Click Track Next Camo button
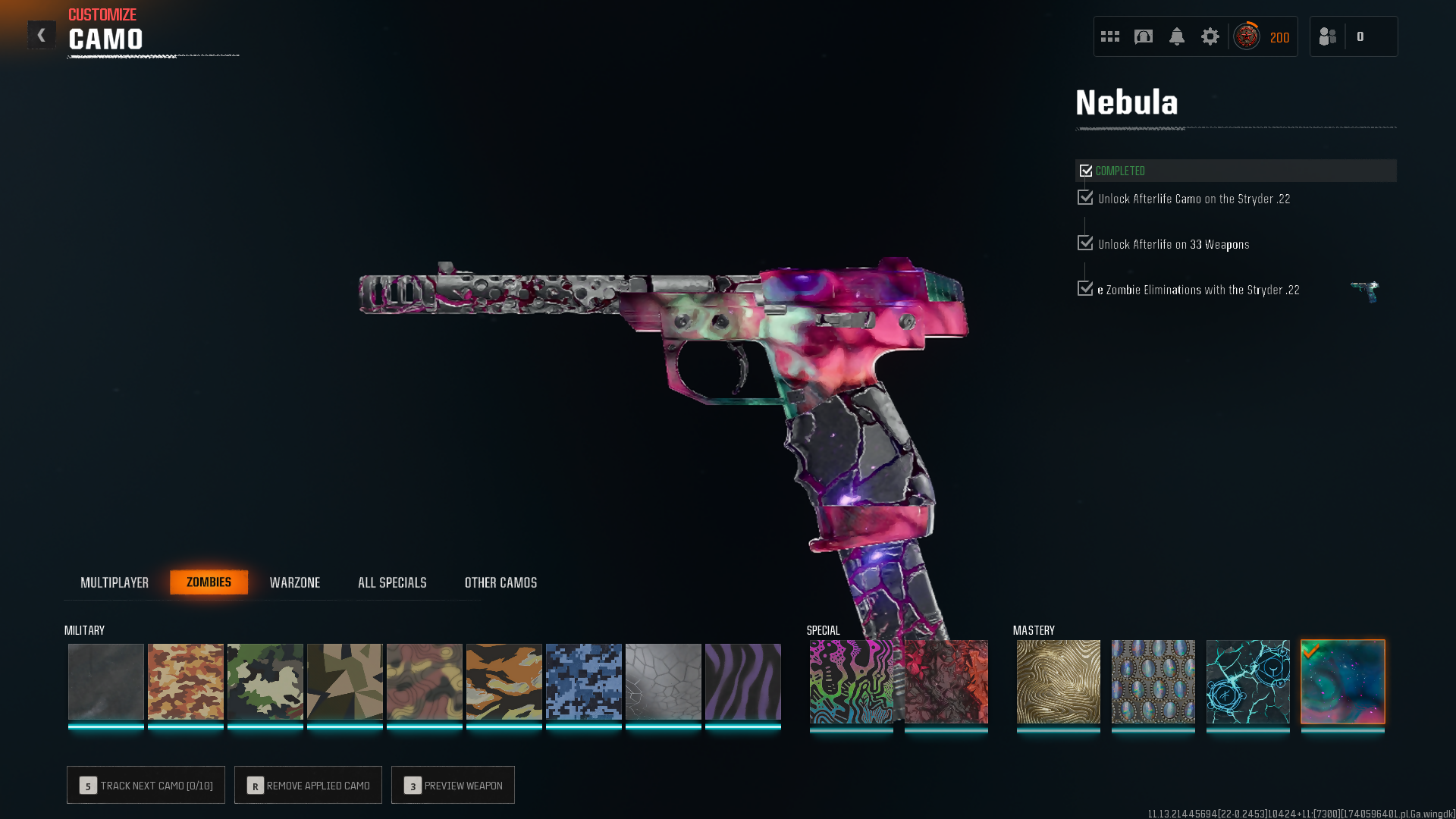This screenshot has height=819, width=1456. tap(146, 785)
